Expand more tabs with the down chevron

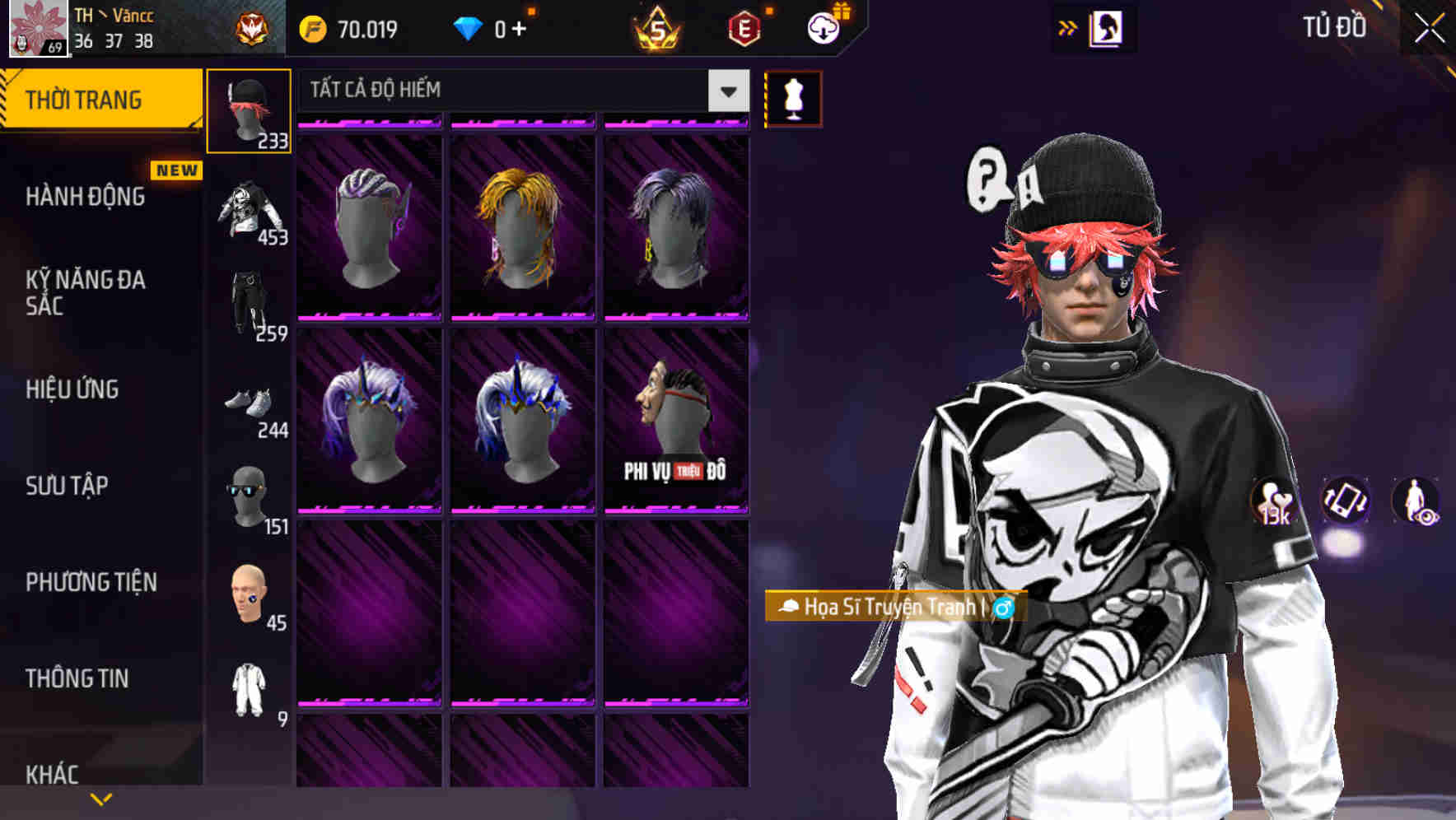coord(100,797)
